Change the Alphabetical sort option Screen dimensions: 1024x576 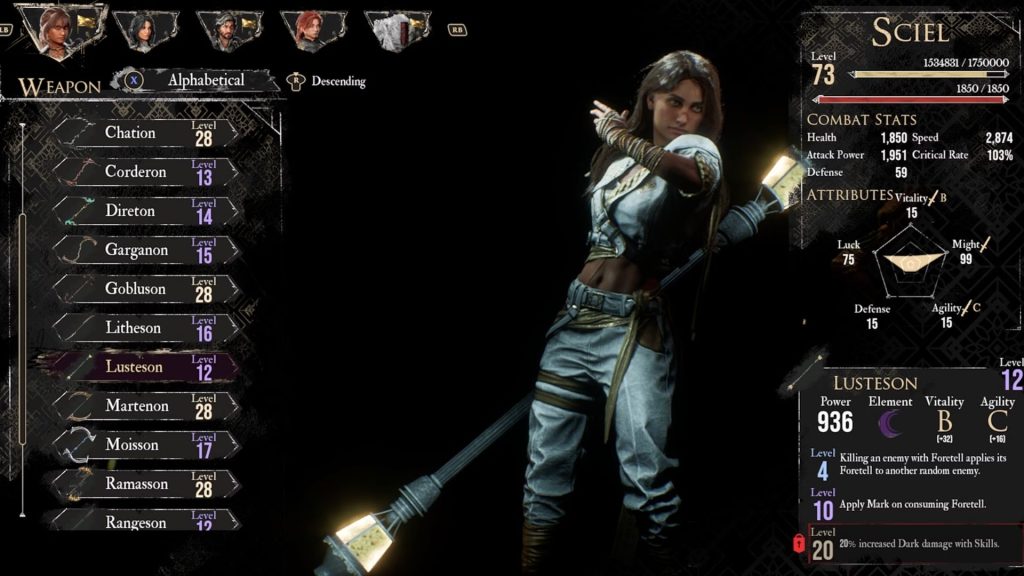[x=196, y=80]
